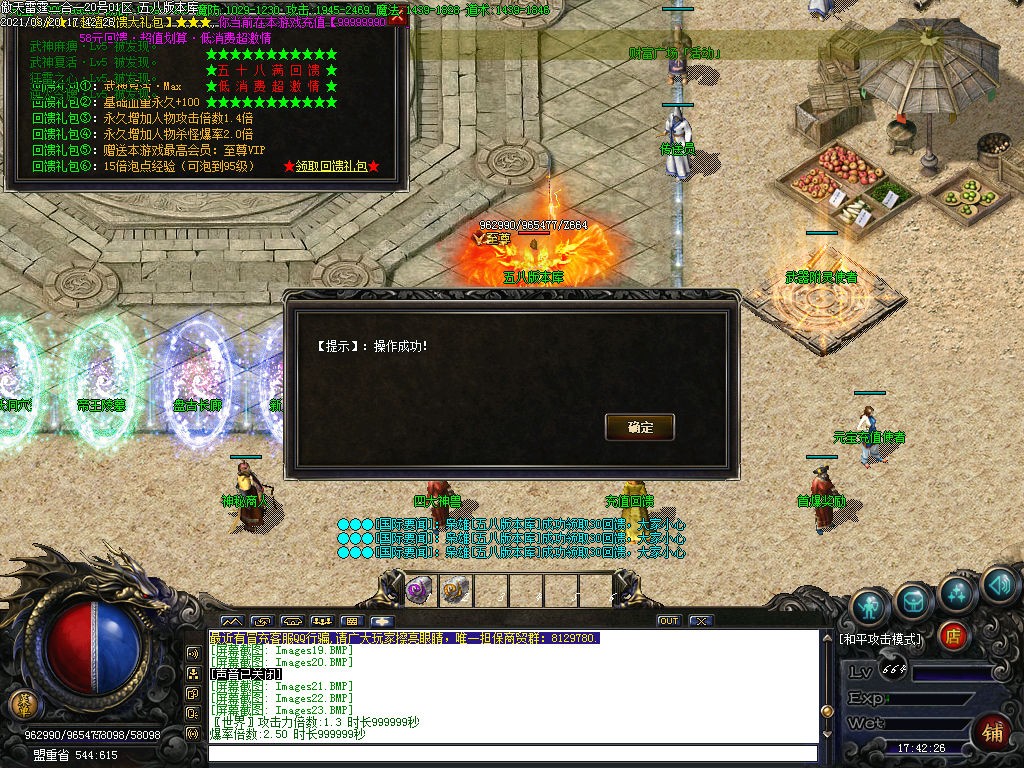Use the orange scroll in the hotbar
The image size is (1024, 768).
455,590
